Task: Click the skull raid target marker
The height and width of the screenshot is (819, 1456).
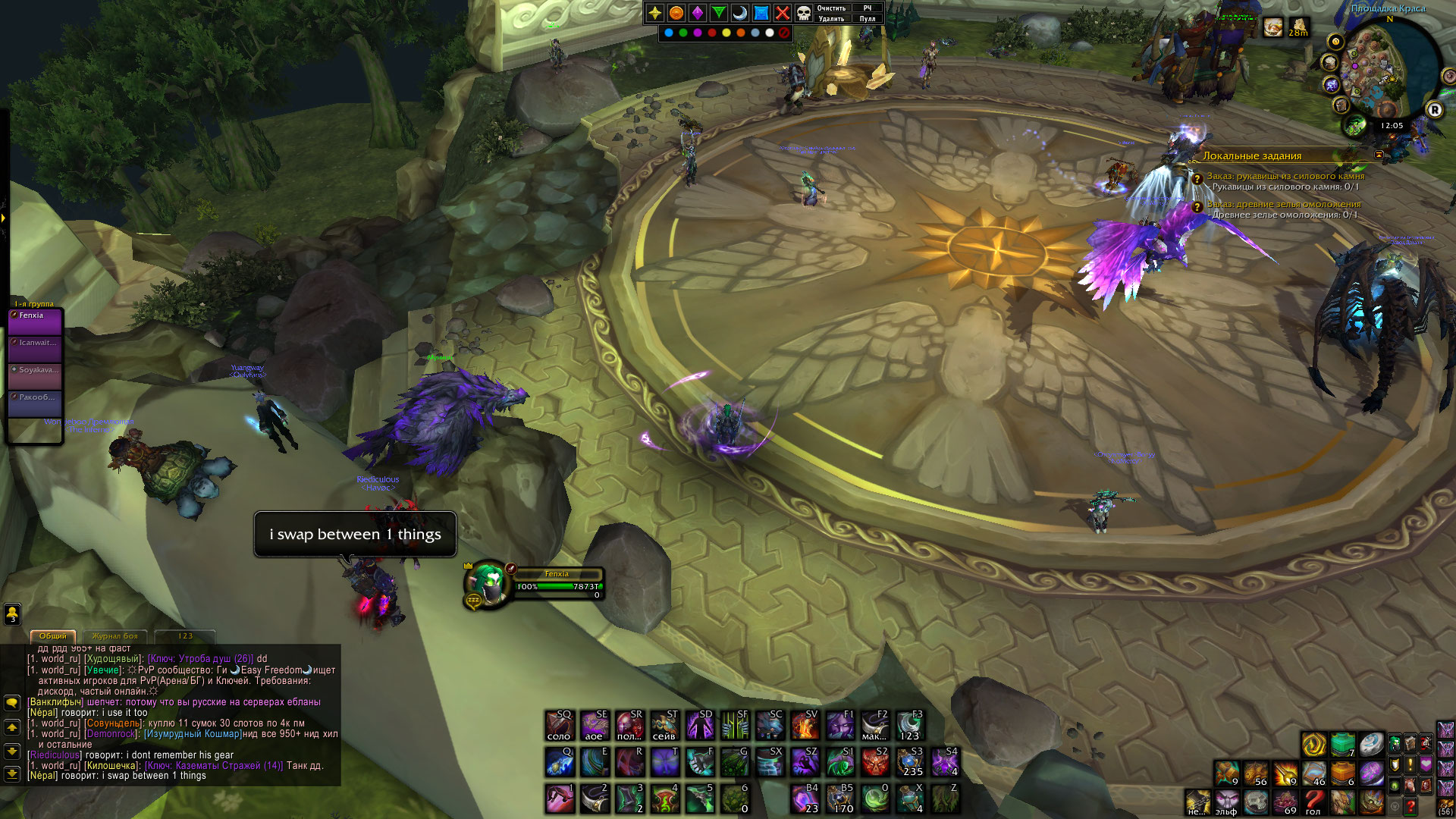Action: tap(803, 13)
